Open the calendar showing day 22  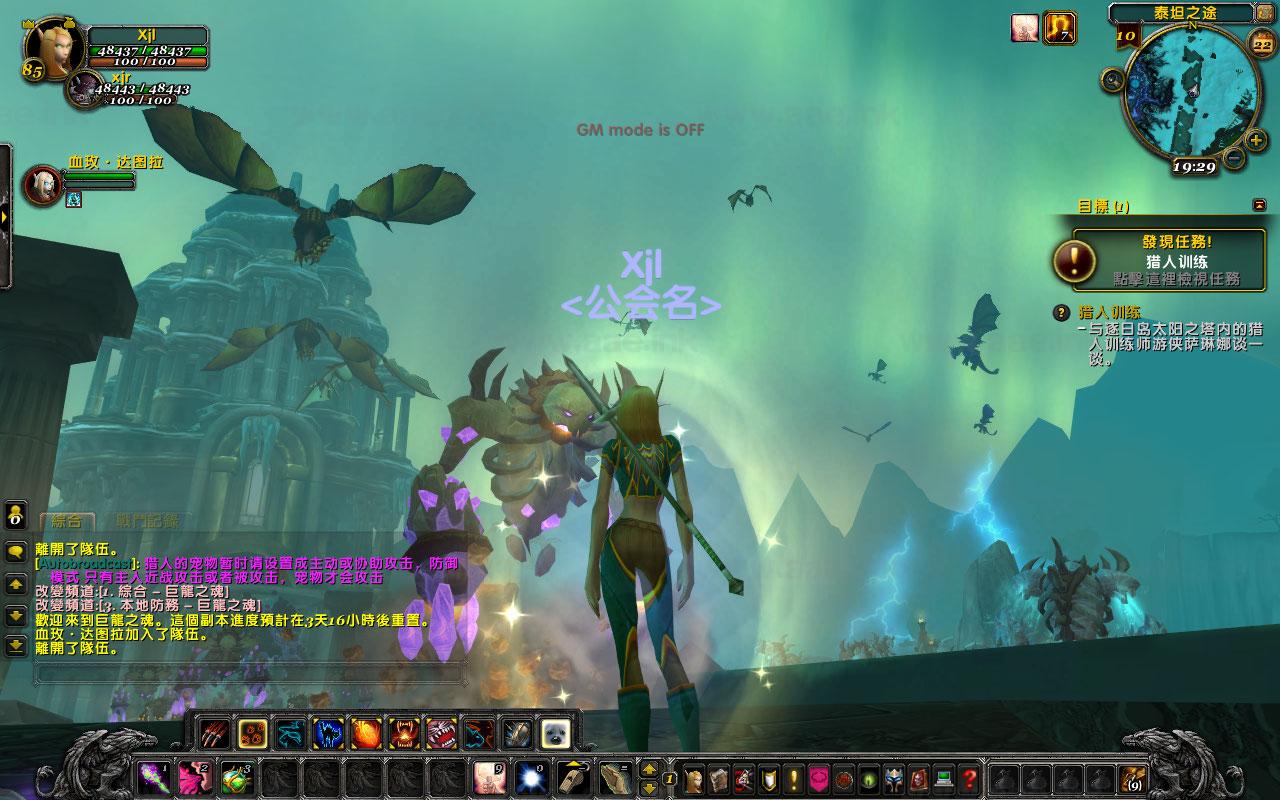[x=1262, y=43]
